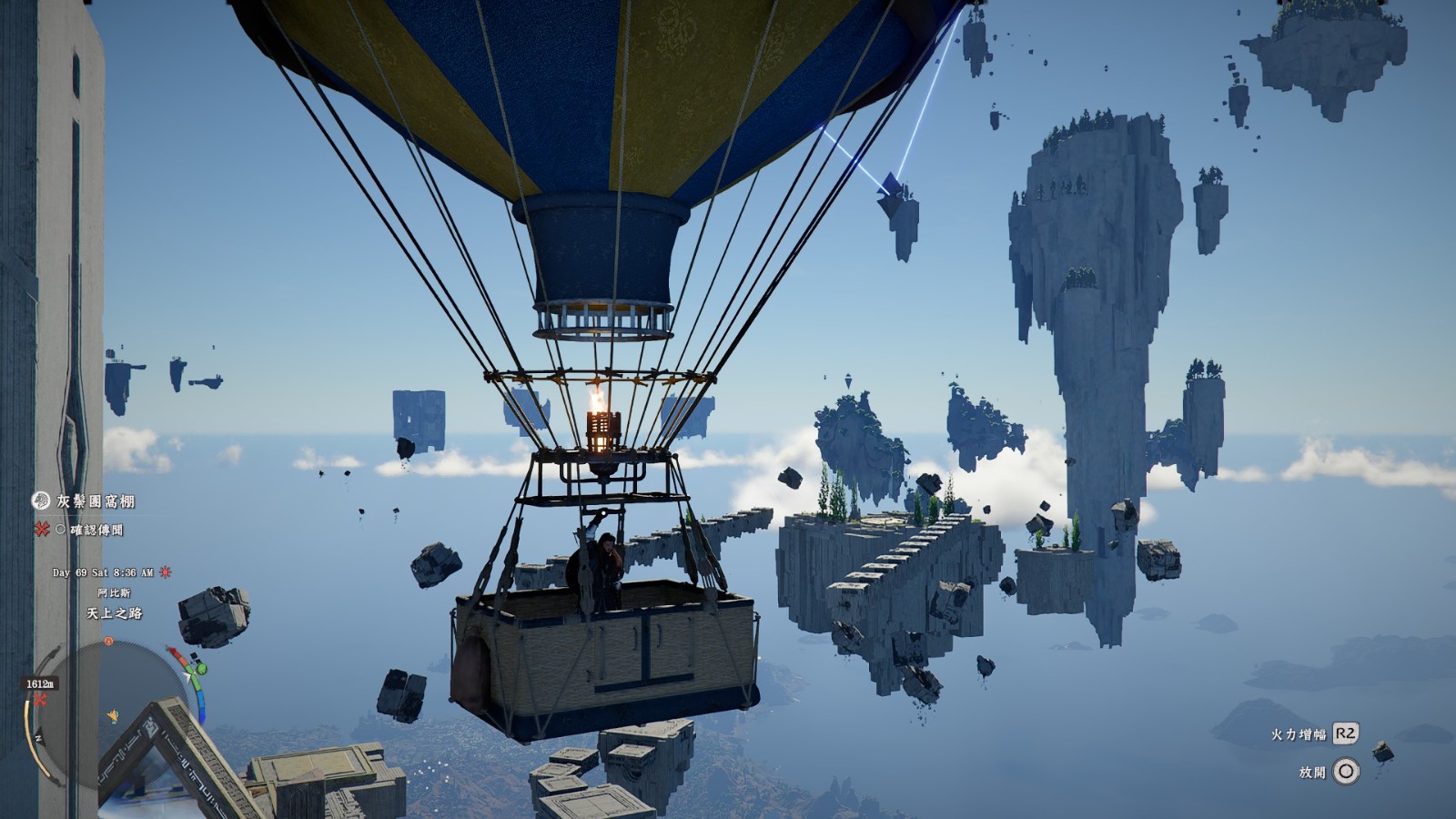
Task: Click the red X quest marker on minimap edge
Action: pyautogui.click(x=40, y=699)
